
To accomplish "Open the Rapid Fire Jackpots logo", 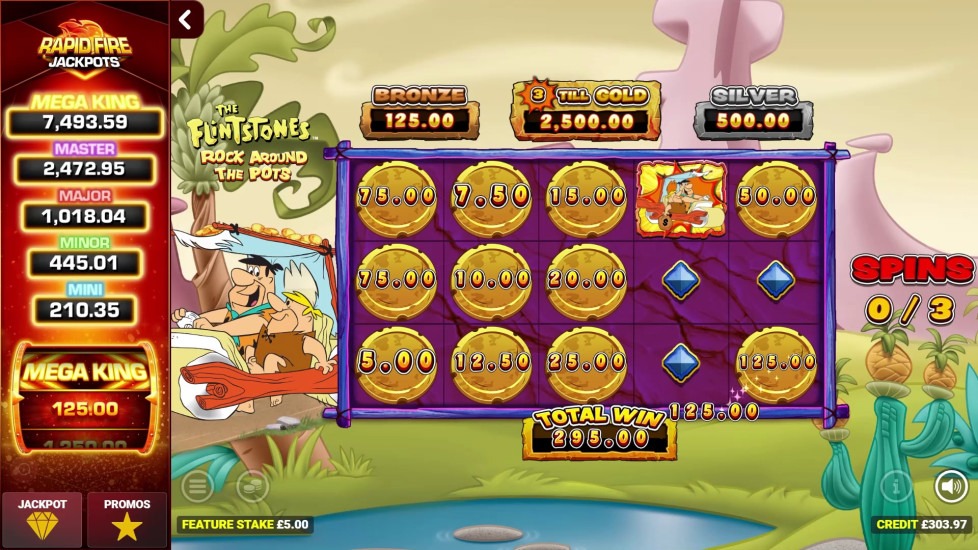I will [84, 44].
